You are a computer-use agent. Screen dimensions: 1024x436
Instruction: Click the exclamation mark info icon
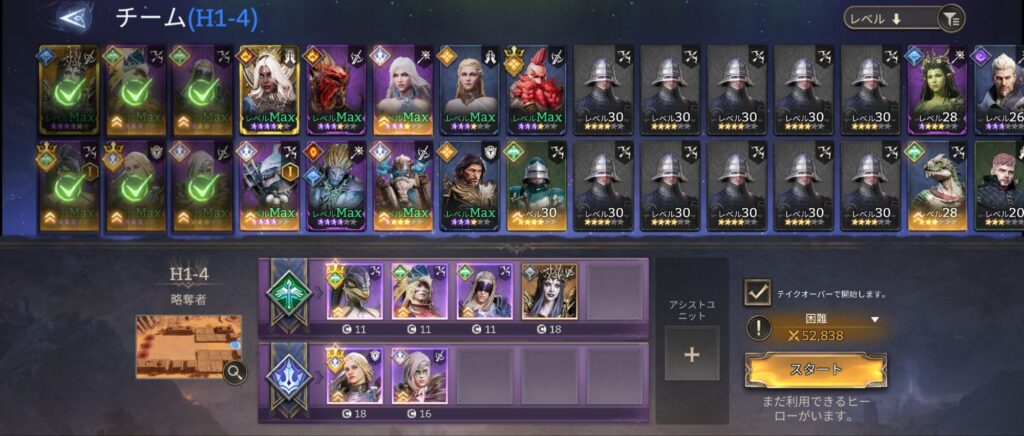pyautogui.click(x=760, y=328)
